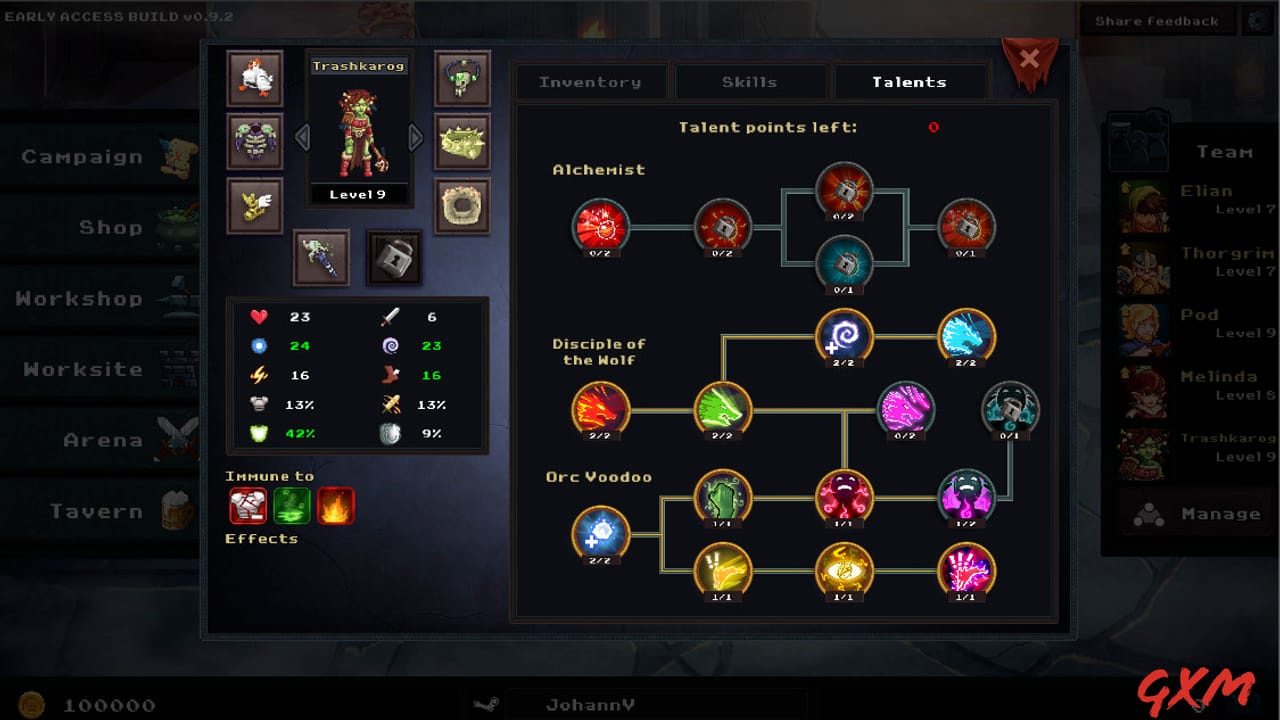Open the Skills tab

(x=750, y=81)
